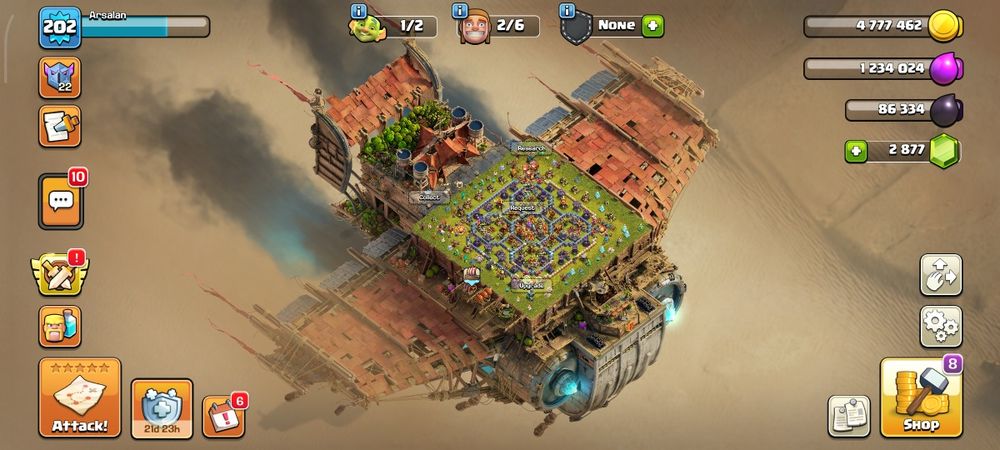
Task: Open the league badge showing 22
Action: [x=60, y=77]
